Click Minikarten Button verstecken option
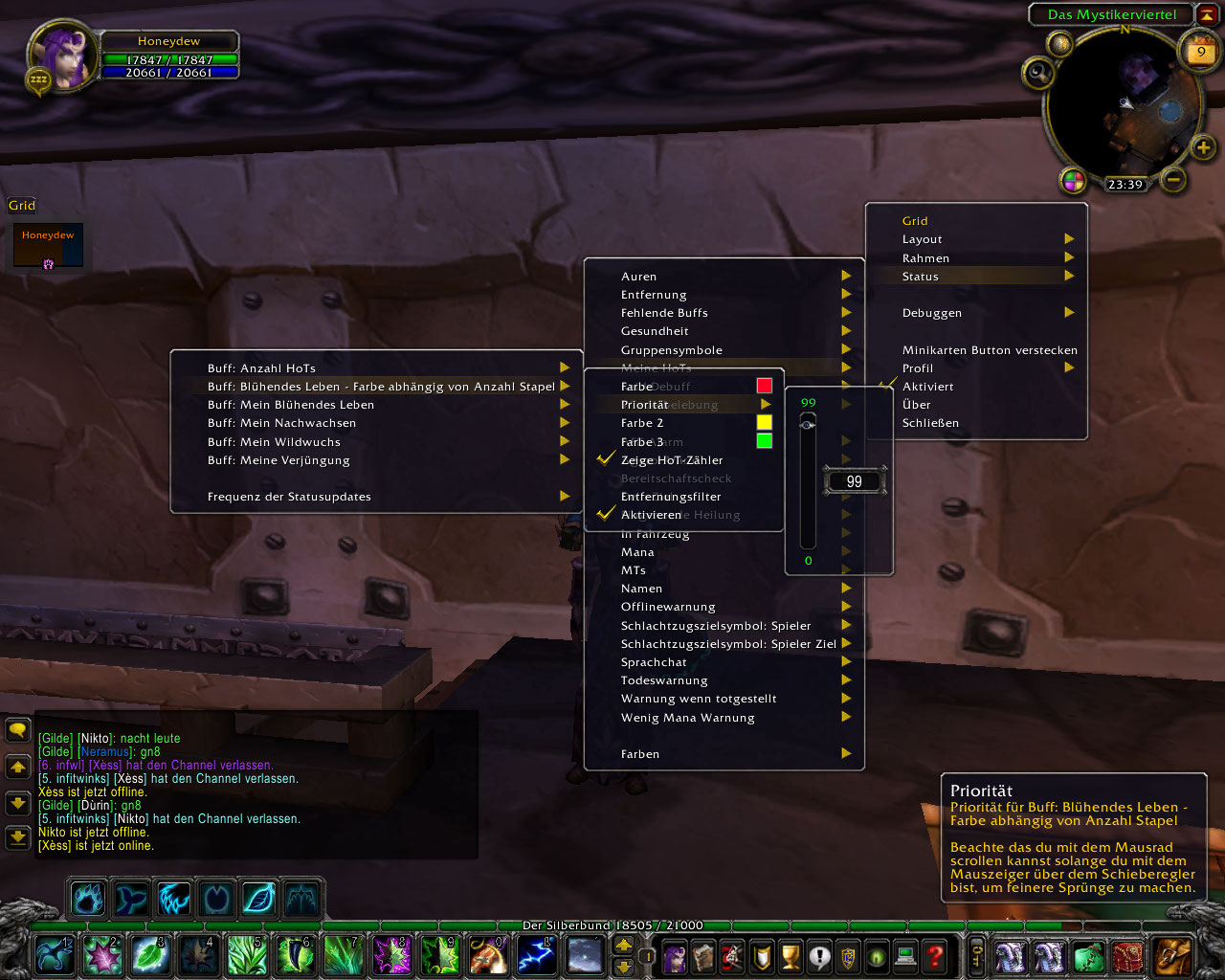 (x=989, y=350)
